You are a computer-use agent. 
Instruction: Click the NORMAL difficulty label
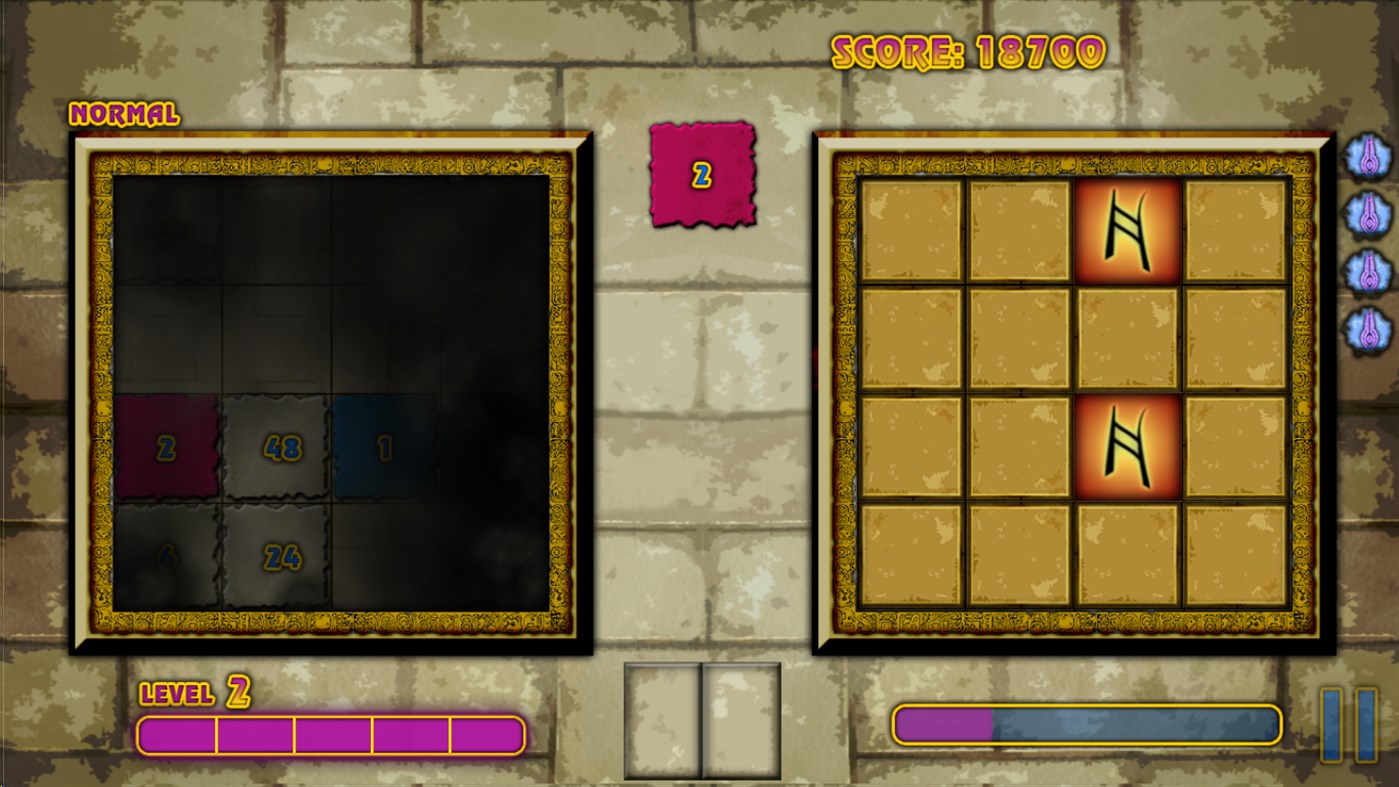tap(124, 114)
